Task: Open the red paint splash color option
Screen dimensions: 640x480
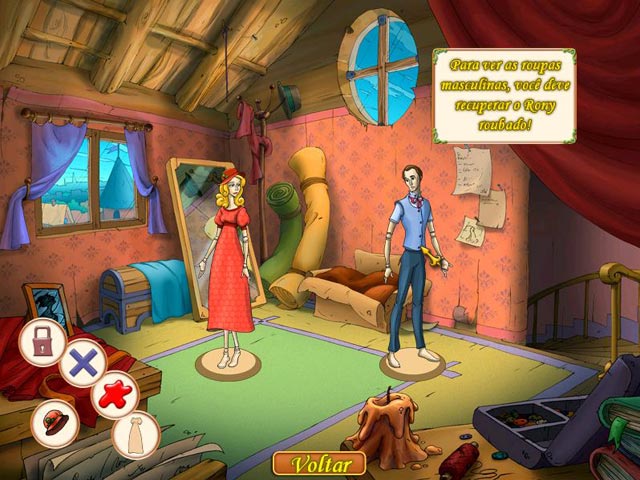Action: (115, 393)
